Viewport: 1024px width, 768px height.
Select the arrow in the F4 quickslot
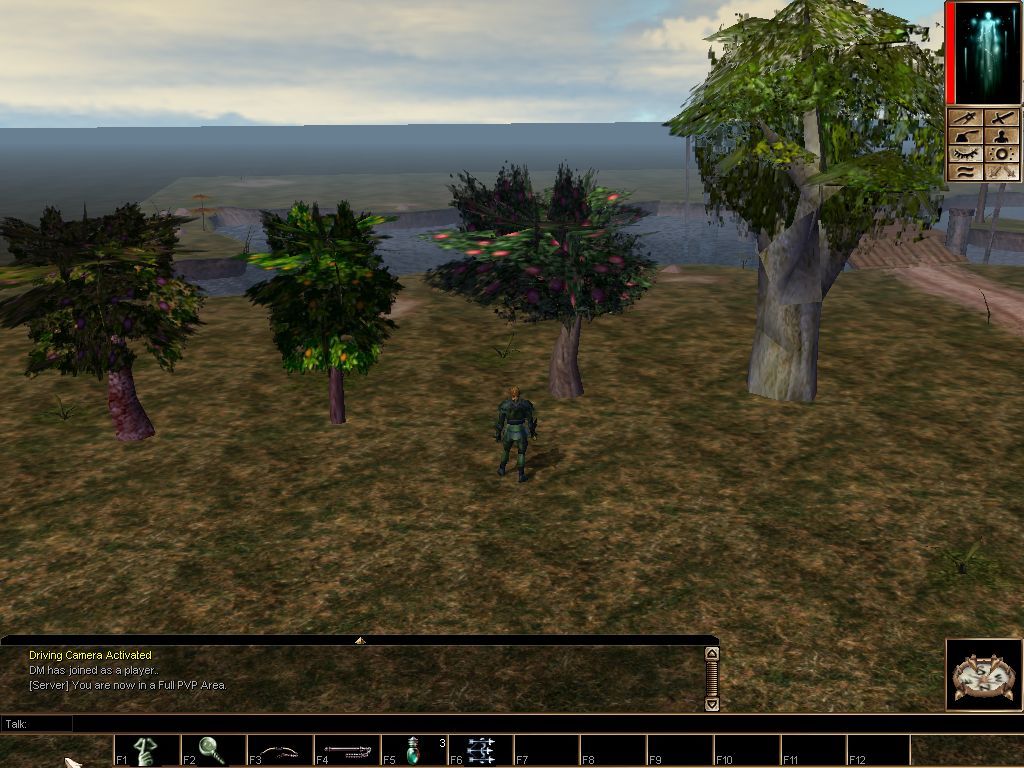coord(346,750)
